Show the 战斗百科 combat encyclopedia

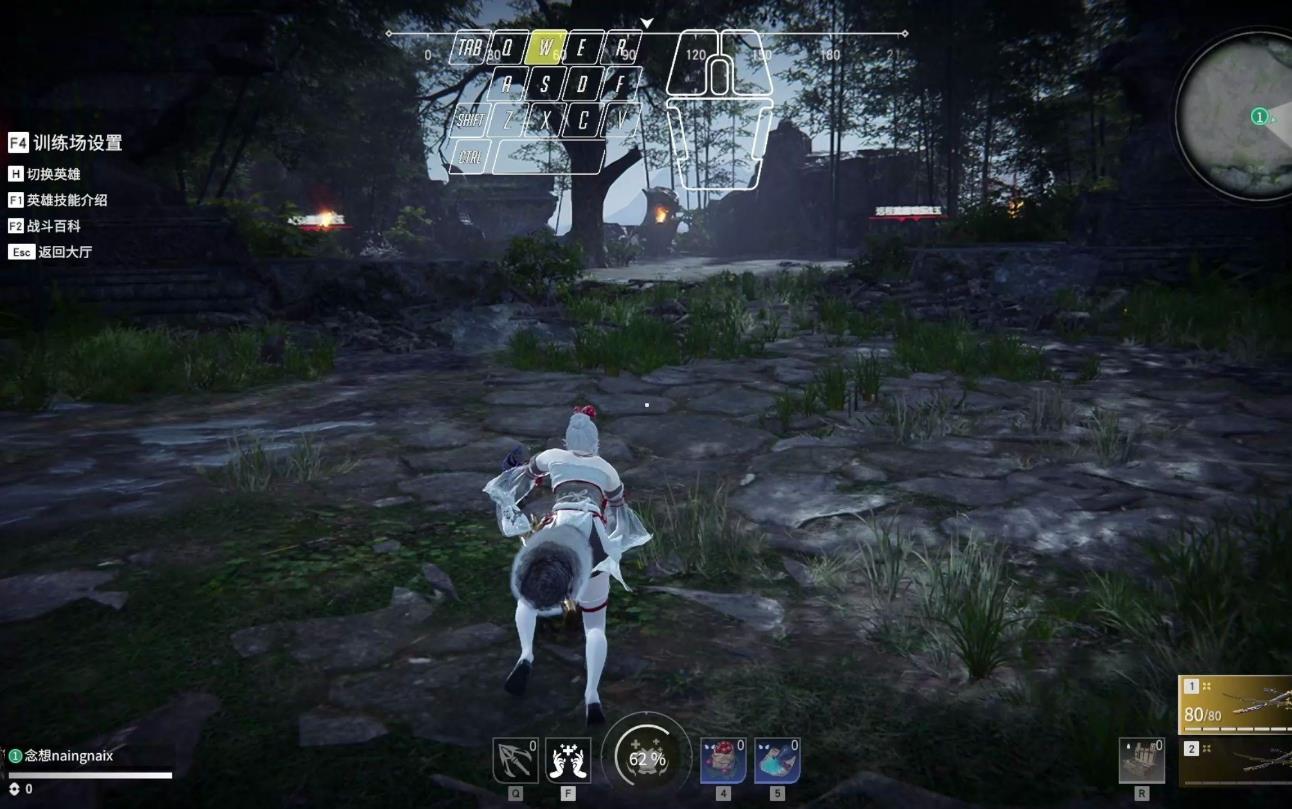pyautogui.click(x=45, y=226)
